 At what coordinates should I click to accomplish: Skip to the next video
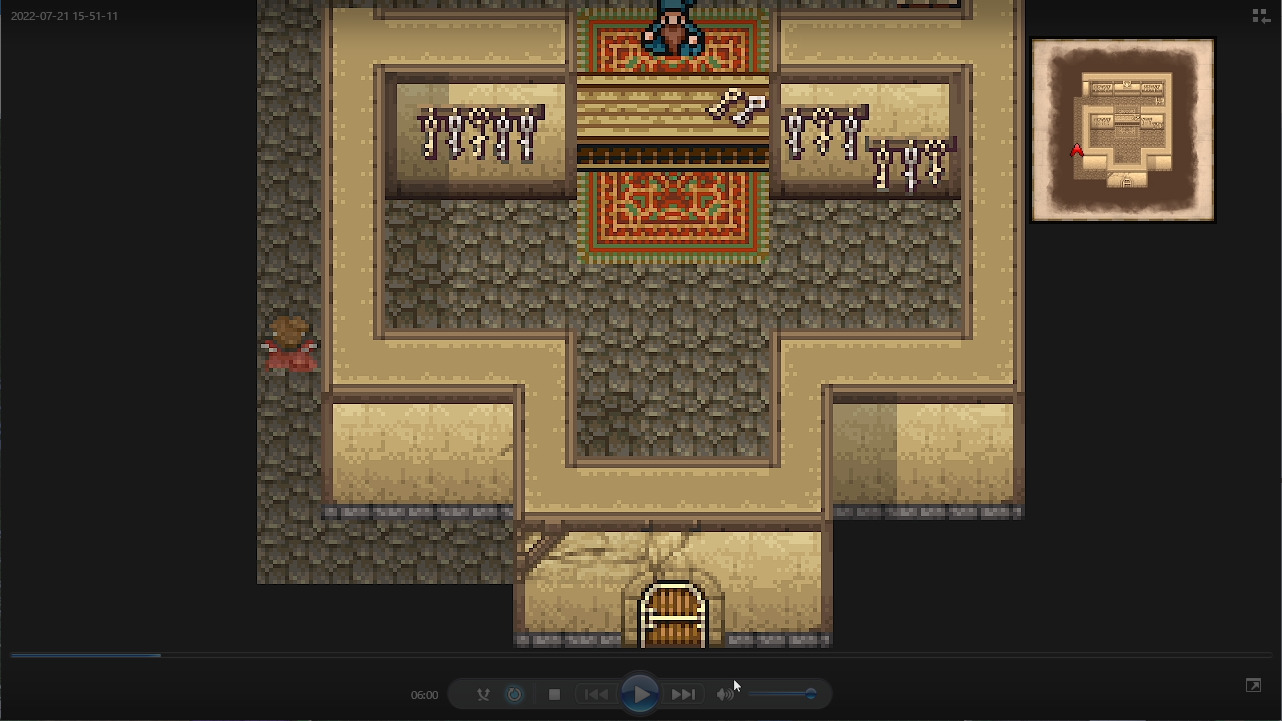tap(683, 694)
